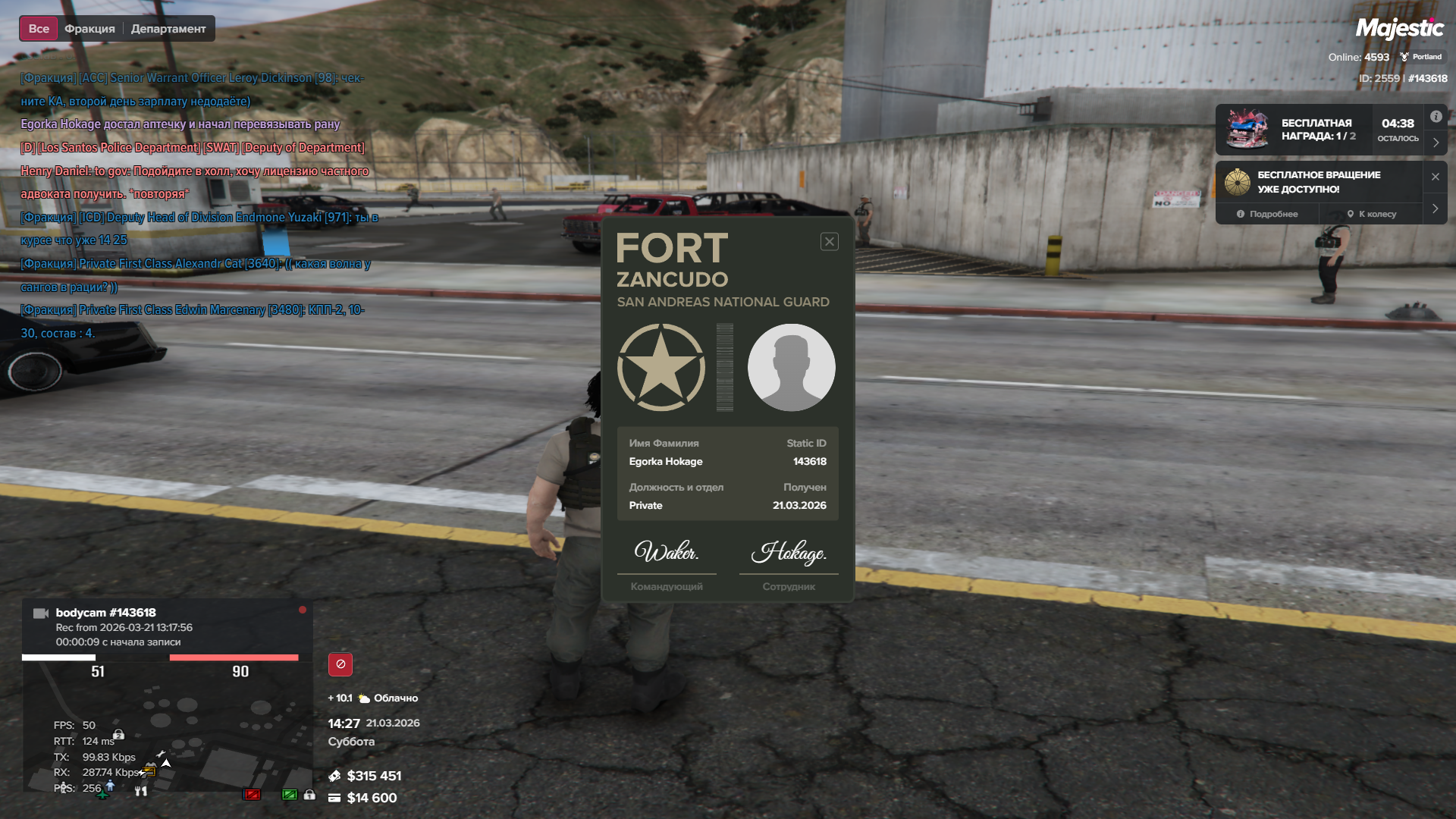
Task: Click the minimap
Action: point(167,728)
